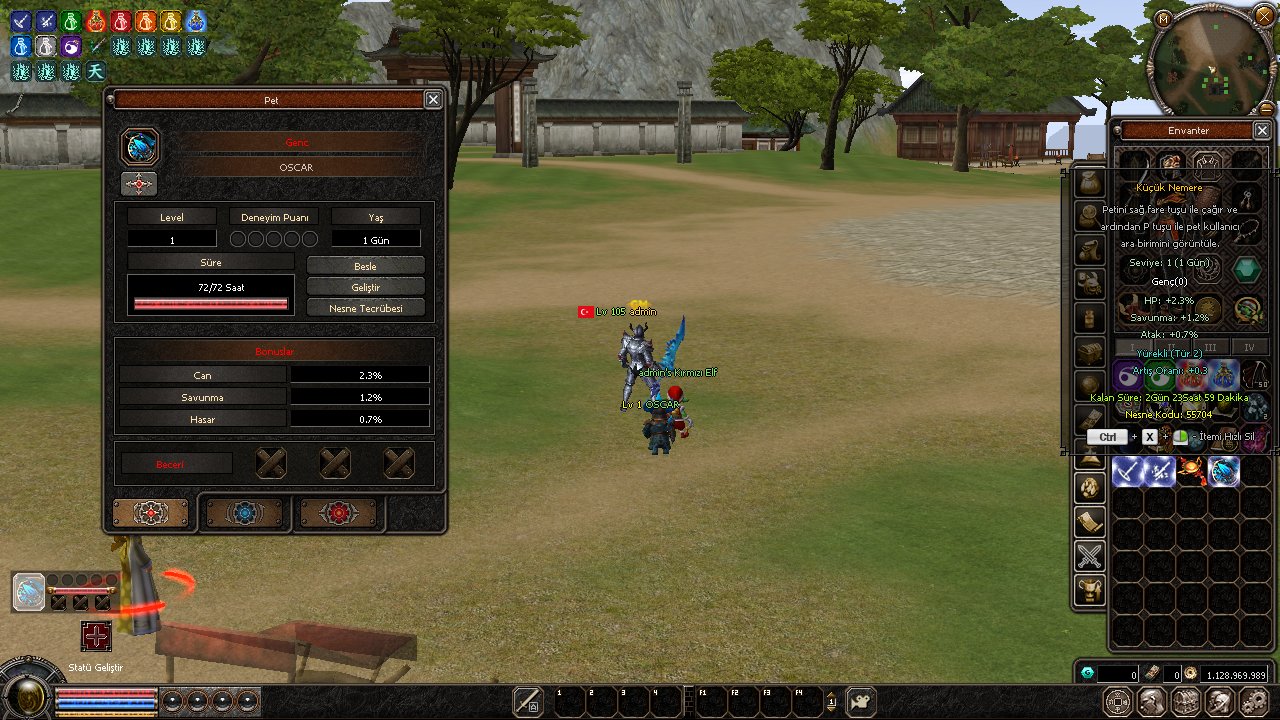Select the Küçük Nemere pet item in inventory
The image size is (1280, 720).
click(1224, 471)
